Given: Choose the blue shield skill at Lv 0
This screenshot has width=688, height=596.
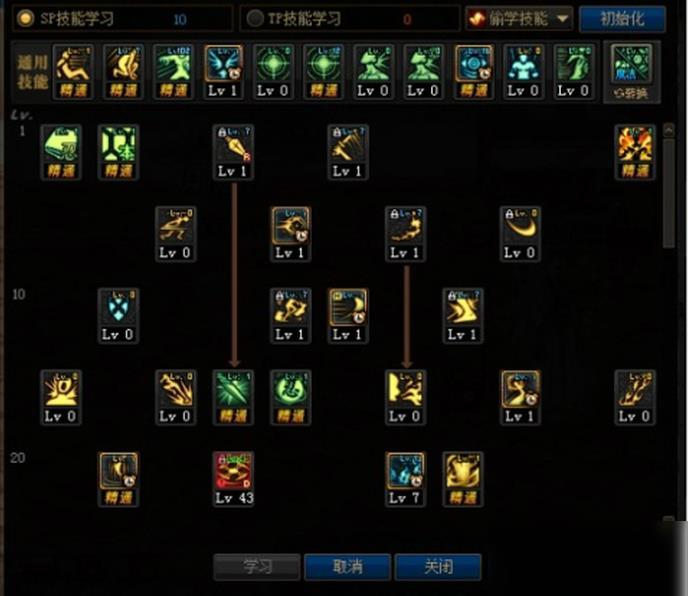Looking at the screenshot, I should [118, 308].
